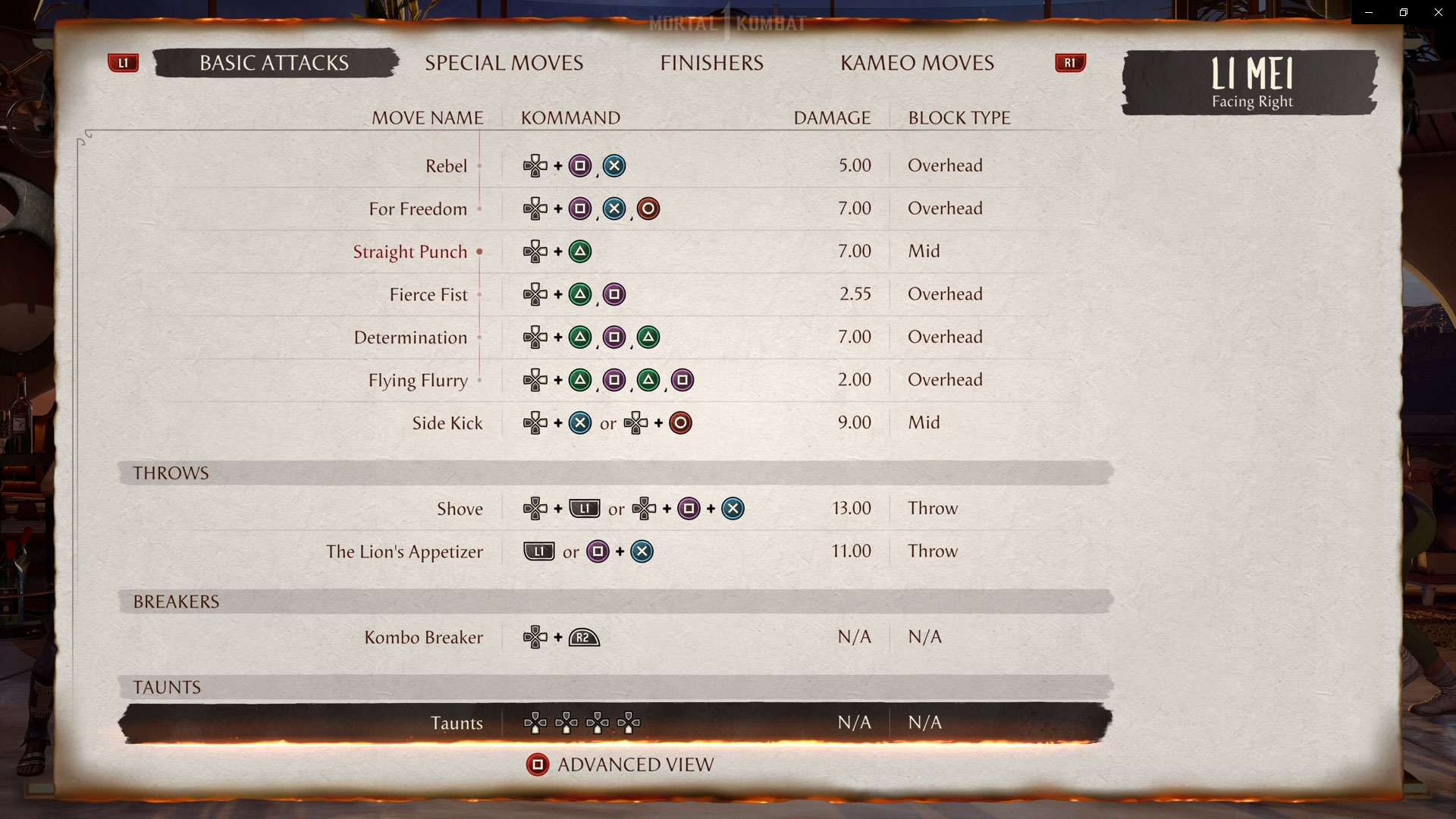Click the Square button icon next to Advanced View
The image size is (1456, 819).
tap(538, 764)
